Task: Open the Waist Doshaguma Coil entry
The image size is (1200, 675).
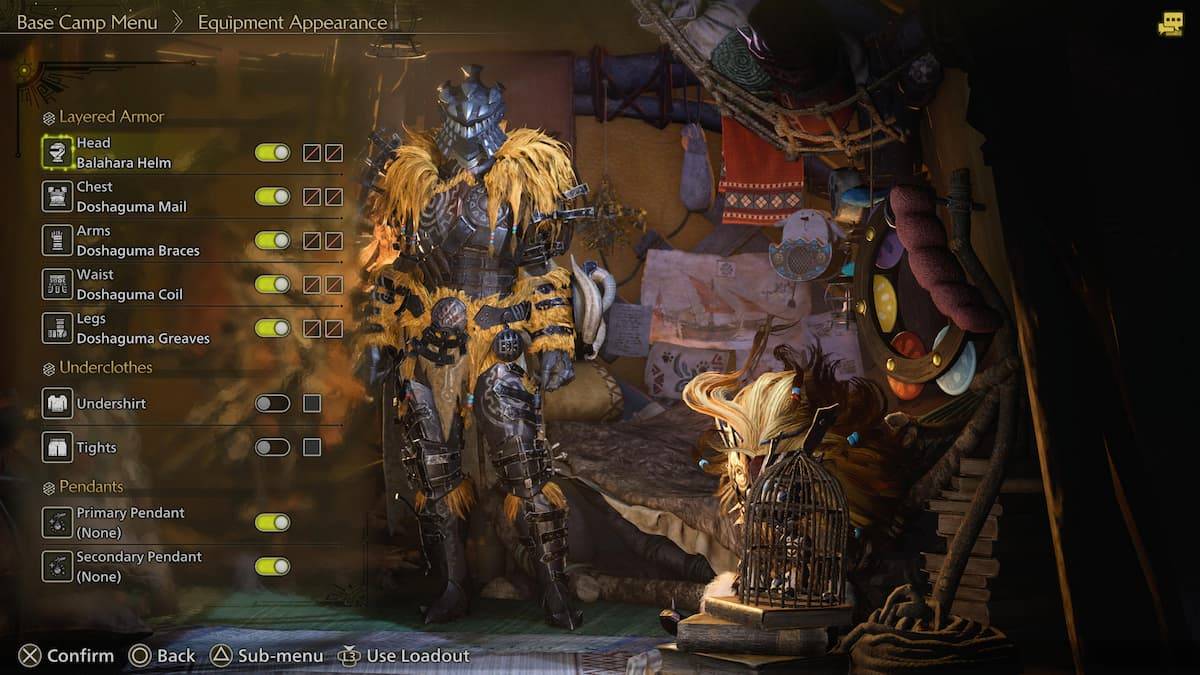Action: coord(130,285)
